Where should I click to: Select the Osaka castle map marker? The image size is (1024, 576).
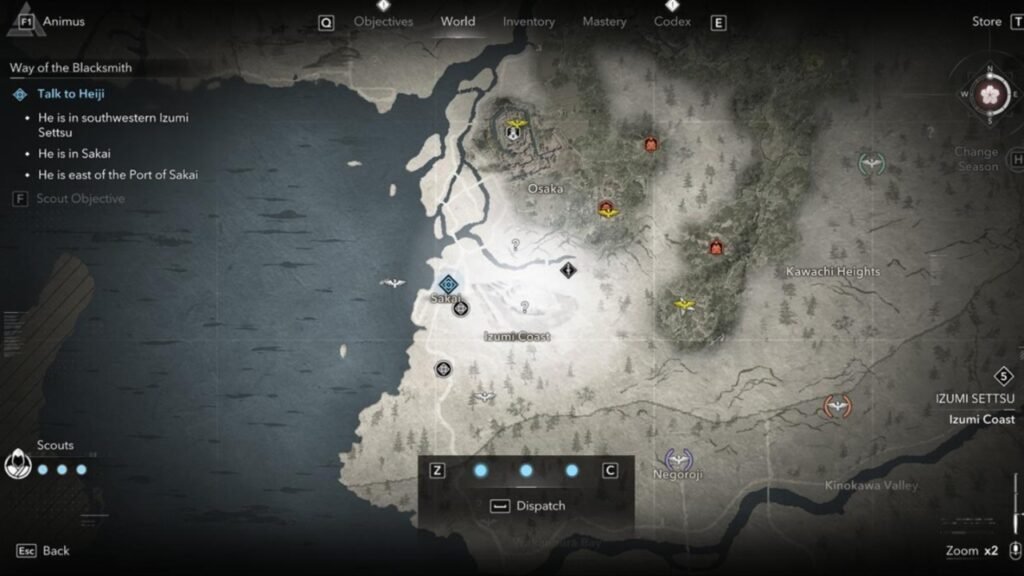tap(516, 129)
